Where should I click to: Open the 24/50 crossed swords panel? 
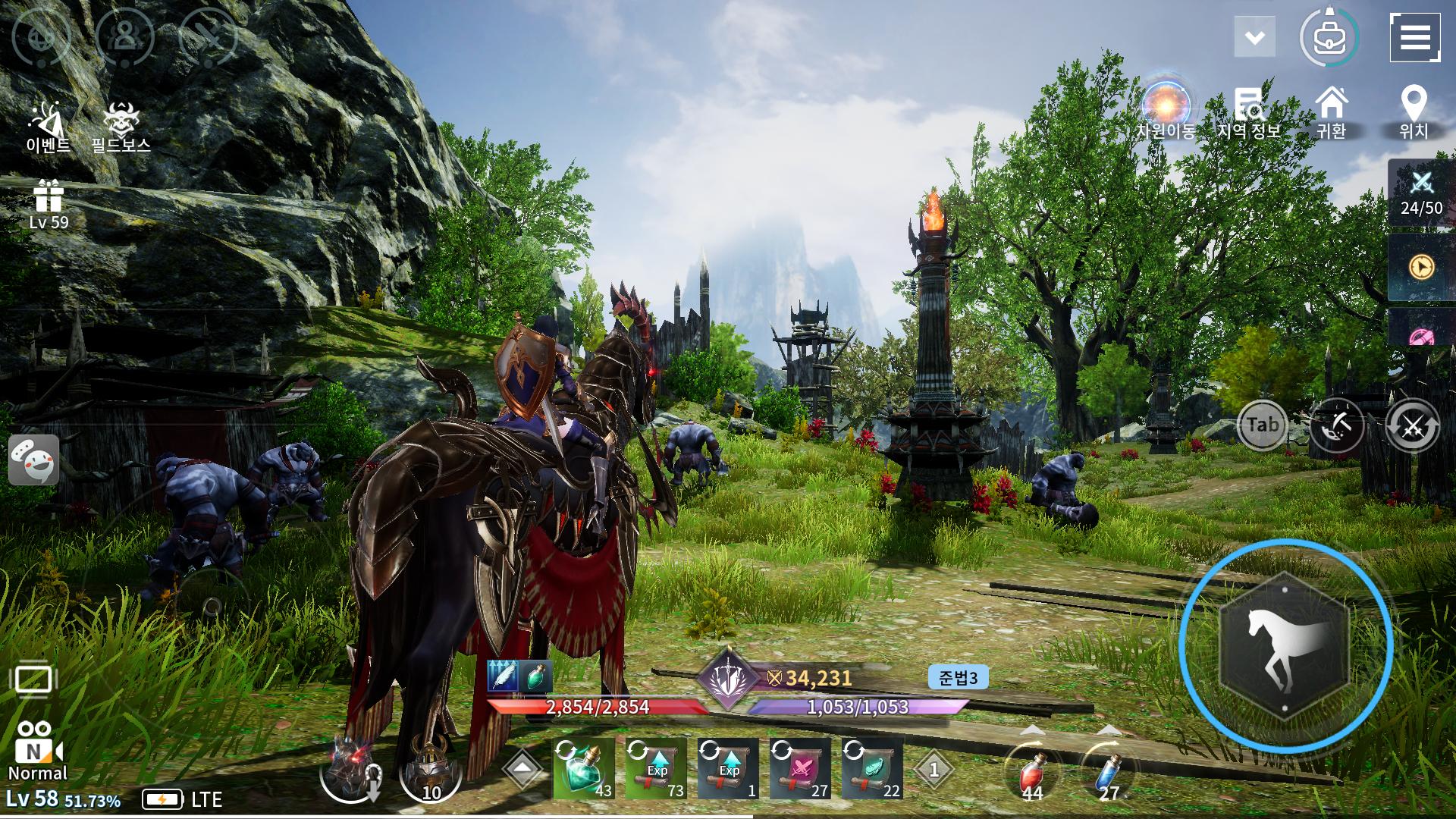tap(1421, 193)
